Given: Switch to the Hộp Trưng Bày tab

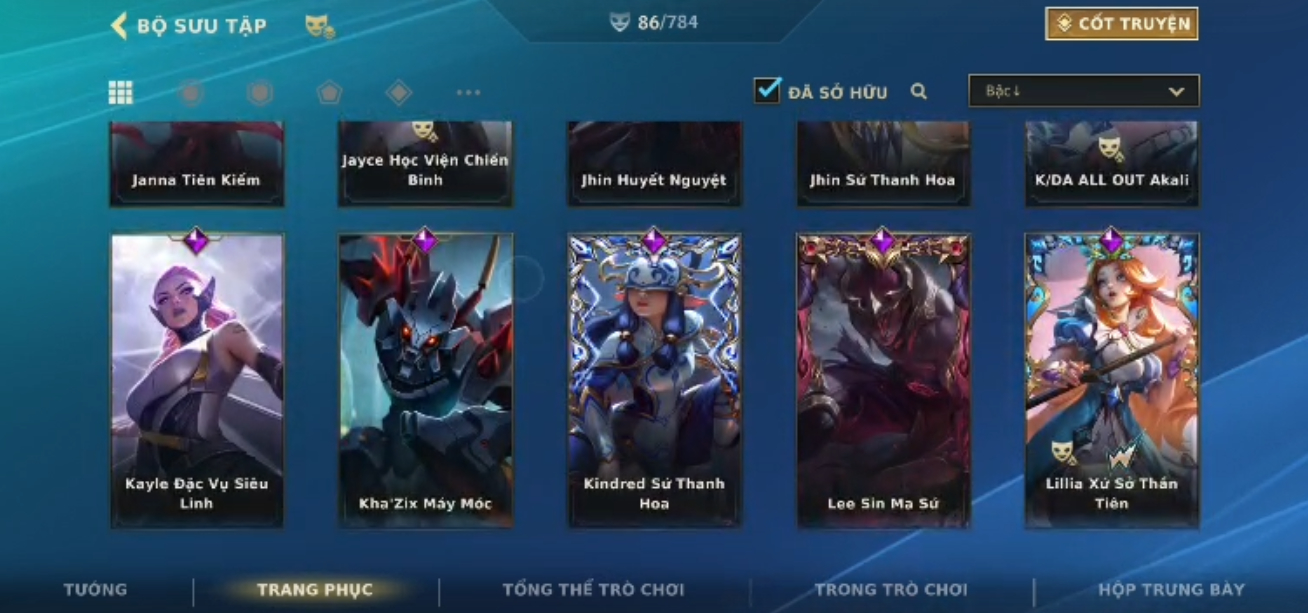Looking at the screenshot, I should coord(1171,590).
